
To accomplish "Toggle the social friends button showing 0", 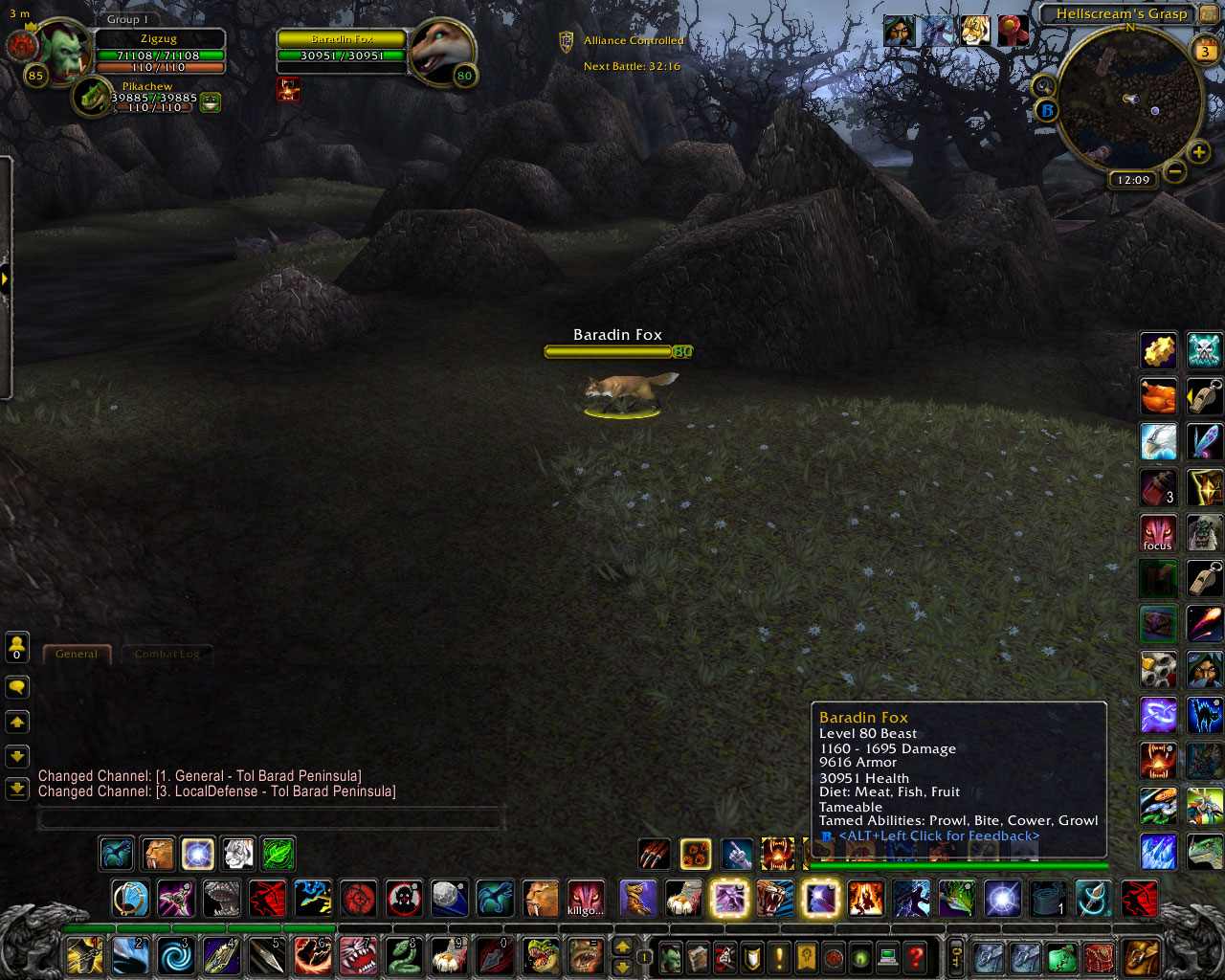I will [16, 646].
